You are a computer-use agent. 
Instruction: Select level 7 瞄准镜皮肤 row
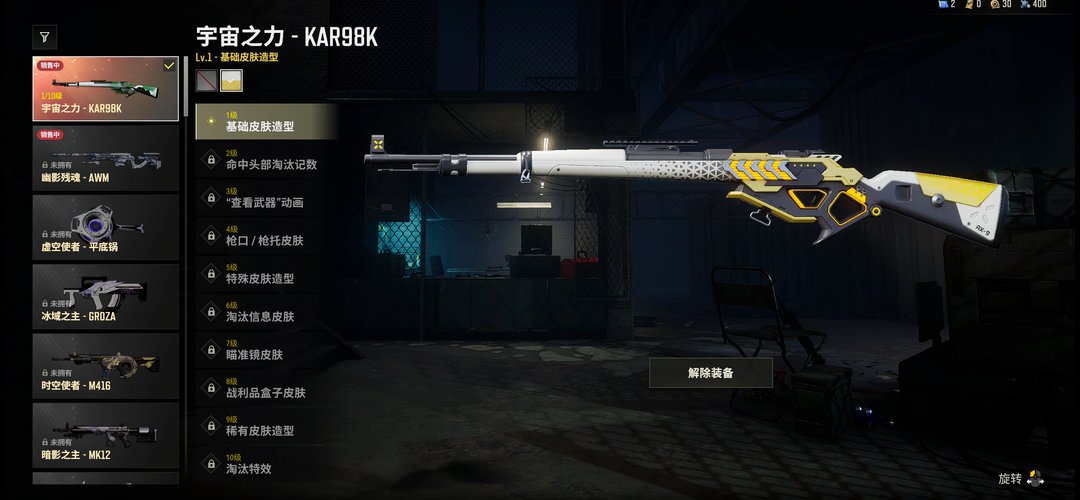266,350
